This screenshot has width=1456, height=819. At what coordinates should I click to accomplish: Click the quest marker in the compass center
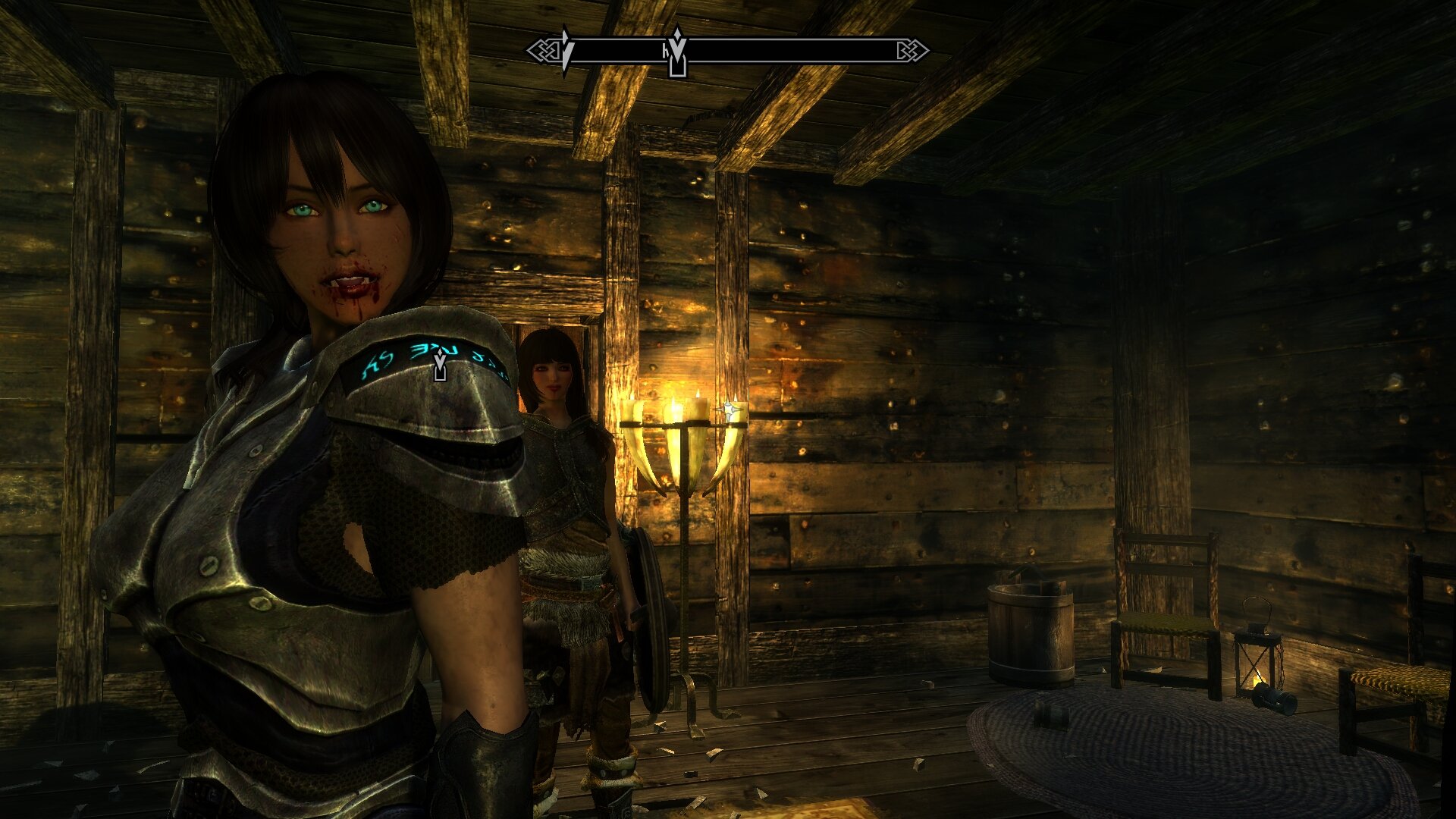(677, 53)
